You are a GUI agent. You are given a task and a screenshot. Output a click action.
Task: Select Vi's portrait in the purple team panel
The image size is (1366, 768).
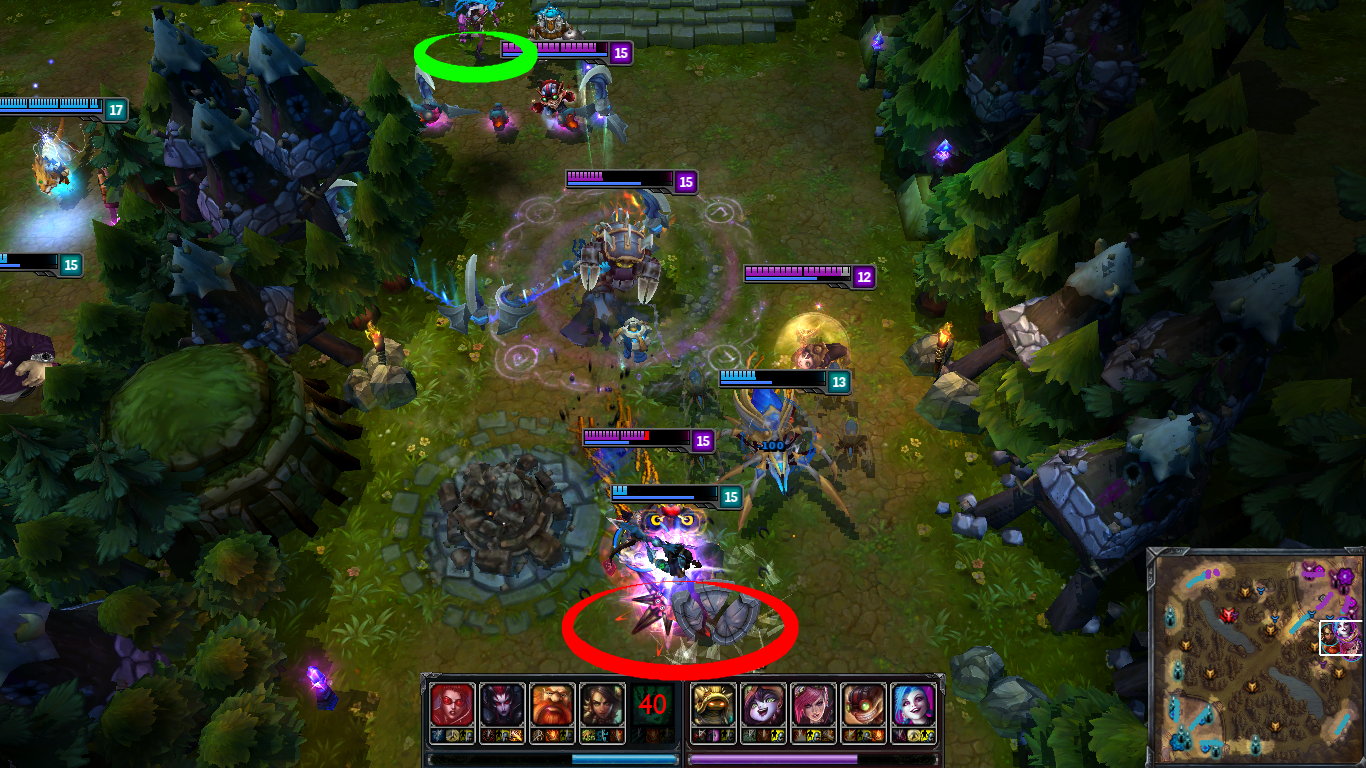pyautogui.click(x=812, y=703)
